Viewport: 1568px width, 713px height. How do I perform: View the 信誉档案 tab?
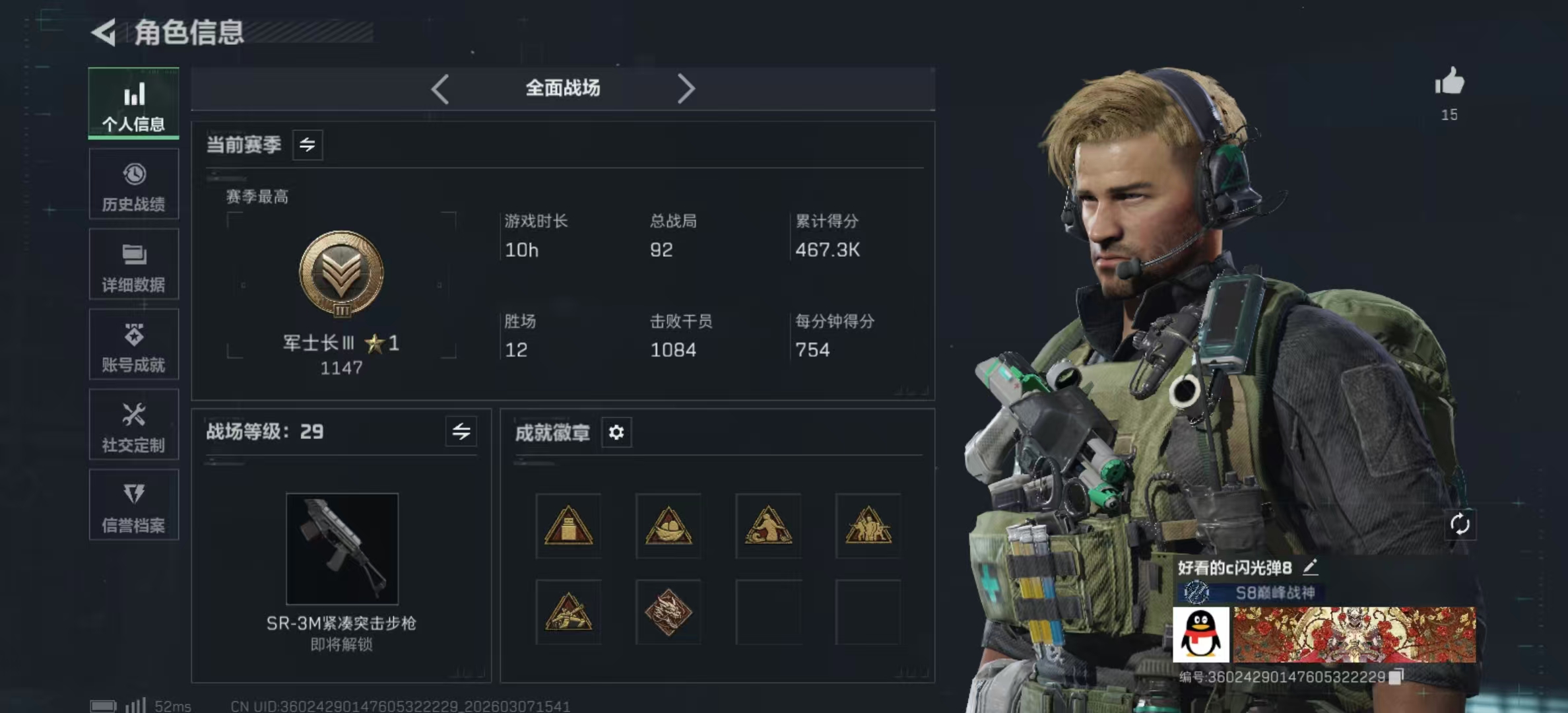point(133,506)
